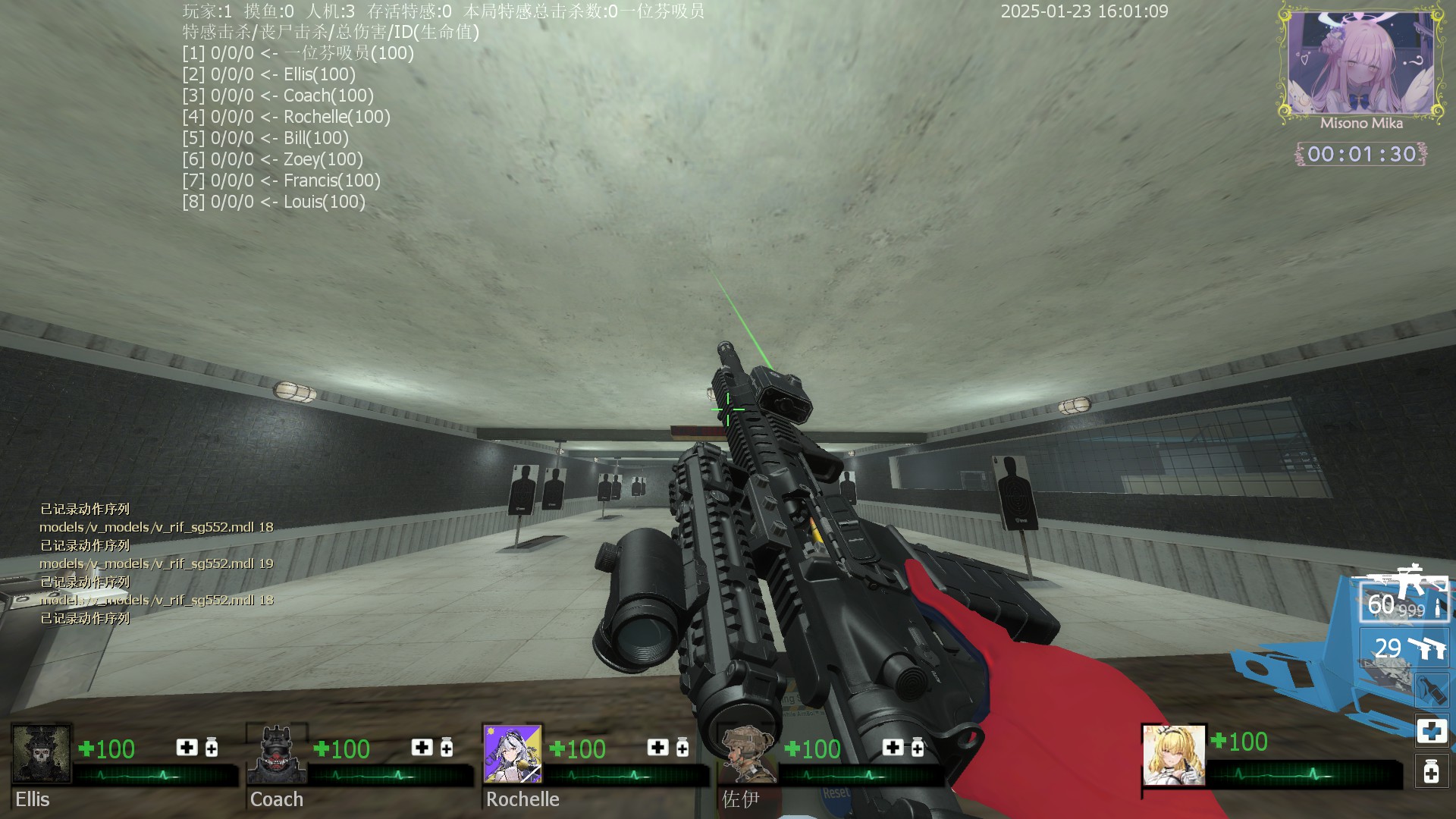Click Coach's teammate portrait
The image size is (1456, 819).
[x=277, y=754]
